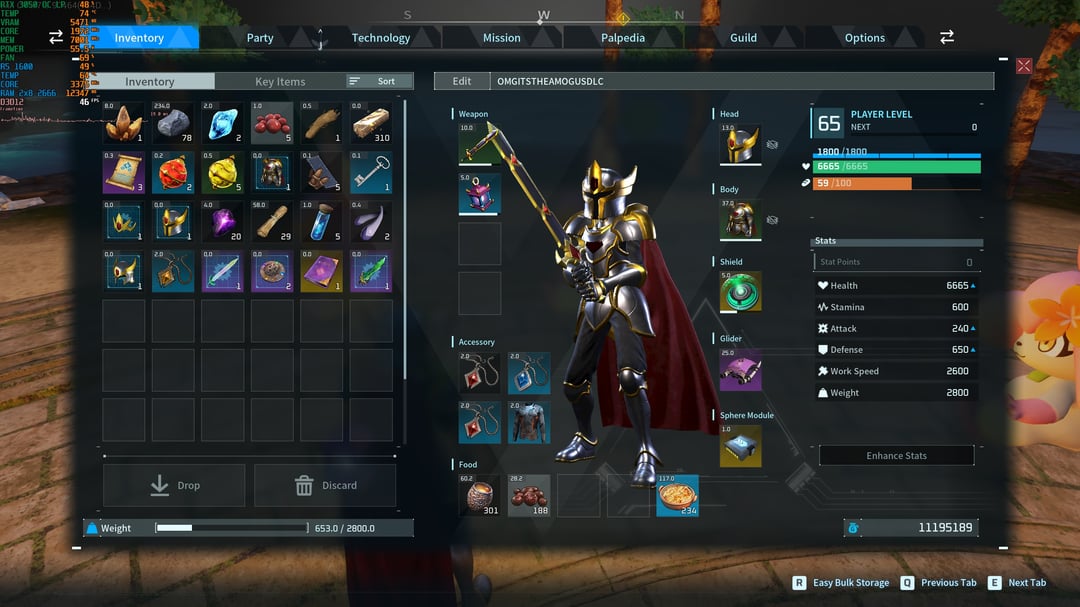Pick the wood stack of 310
The image size is (1080, 607).
tap(371, 123)
